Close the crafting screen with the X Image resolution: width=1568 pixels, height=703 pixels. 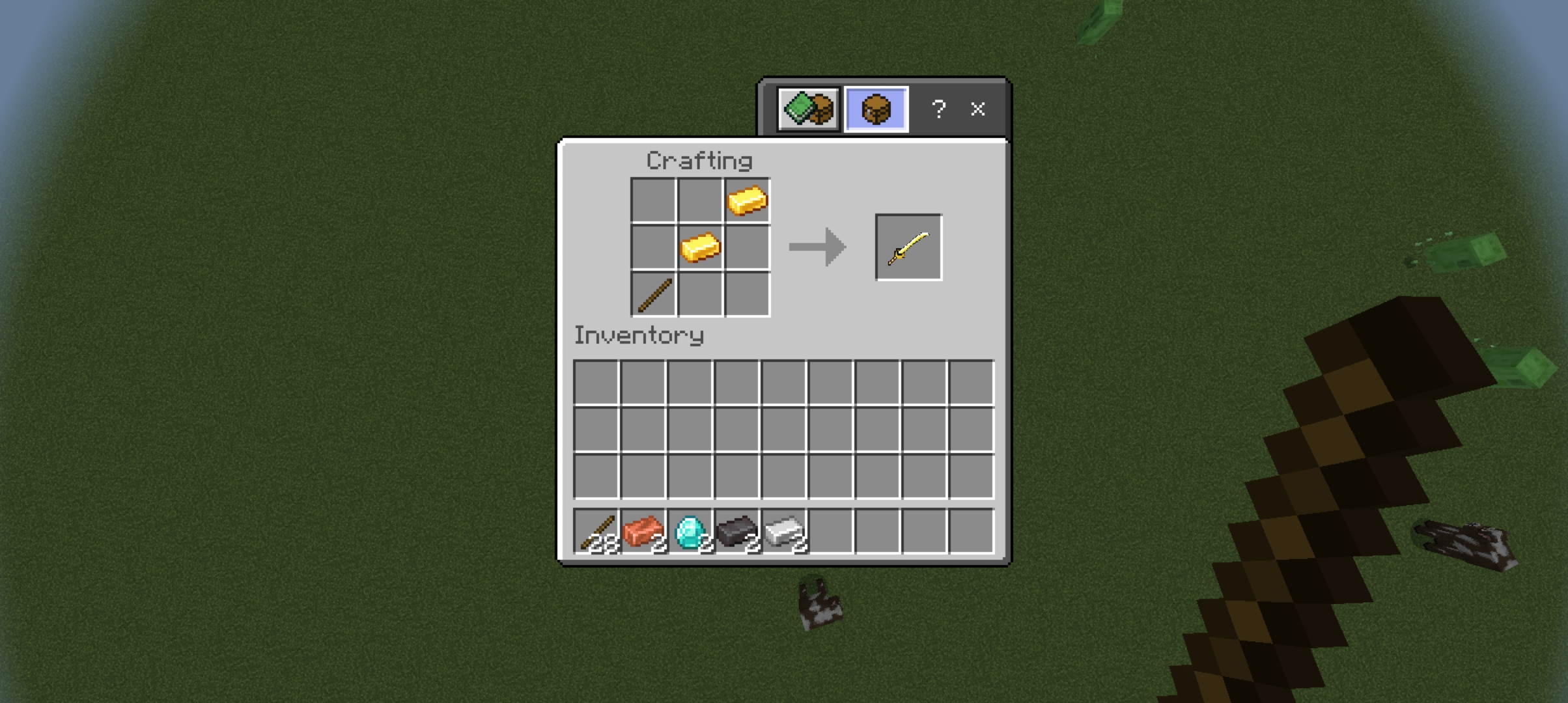(x=977, y=109)
